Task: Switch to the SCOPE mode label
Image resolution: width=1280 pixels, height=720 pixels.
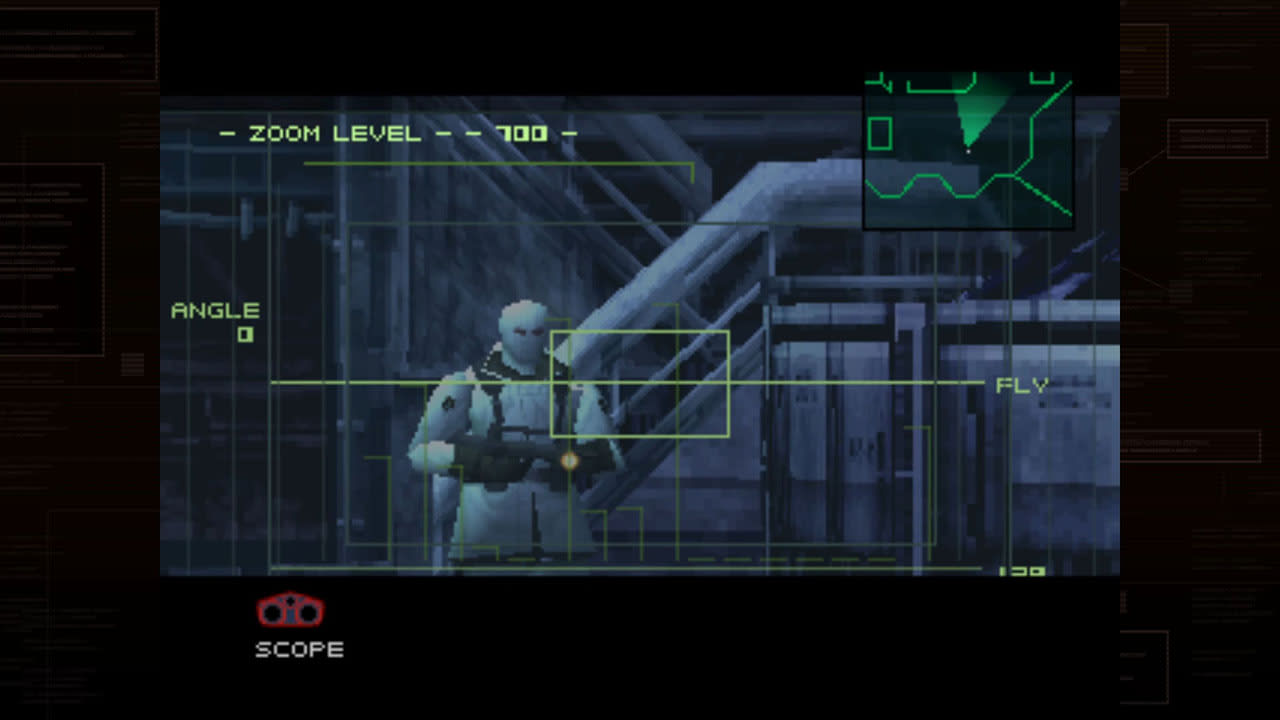Action: 299,649
